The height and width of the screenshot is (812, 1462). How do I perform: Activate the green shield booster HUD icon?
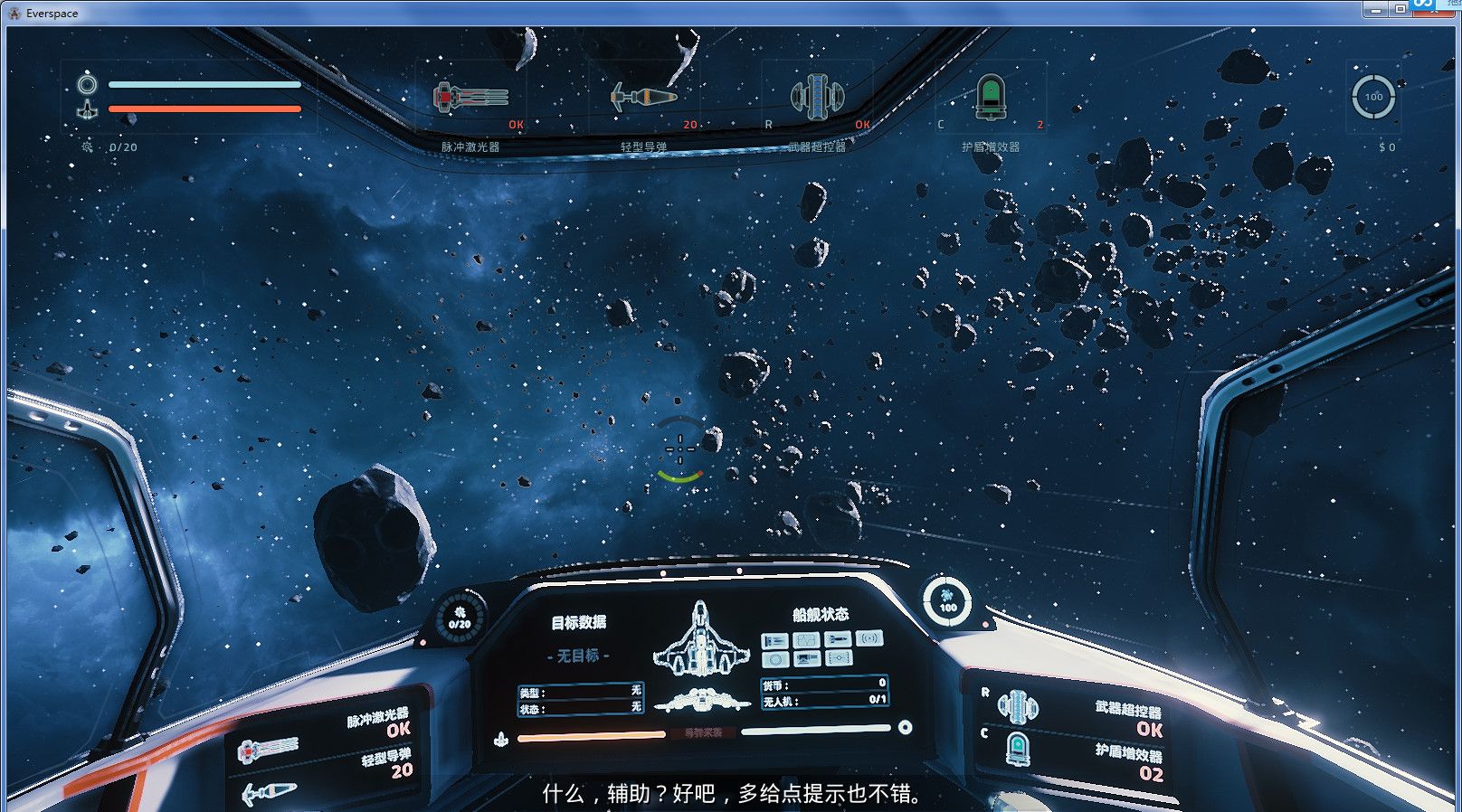point(991,97)
